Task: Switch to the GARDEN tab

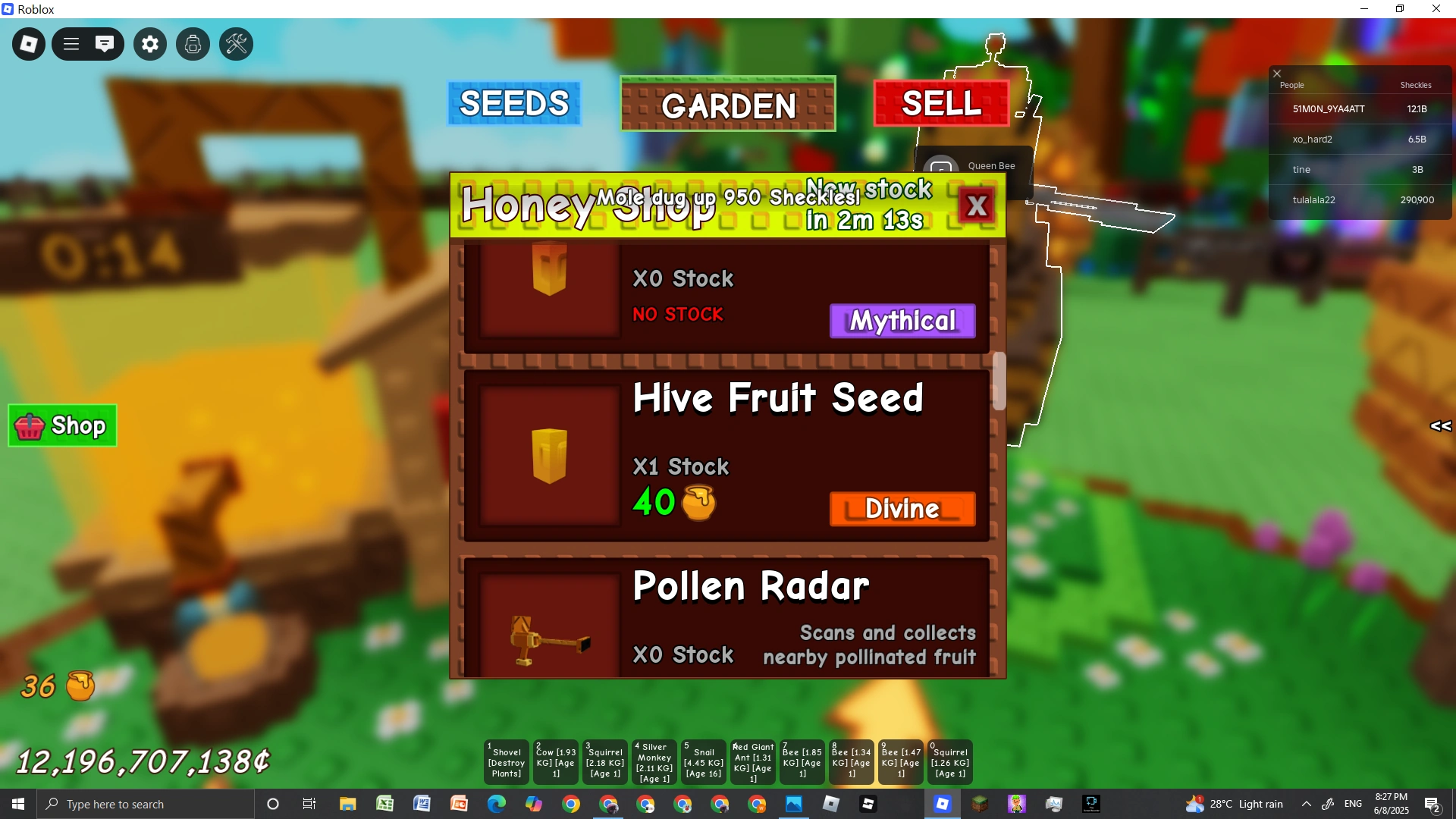Action: pyautogui.click(x=727, y=105)
